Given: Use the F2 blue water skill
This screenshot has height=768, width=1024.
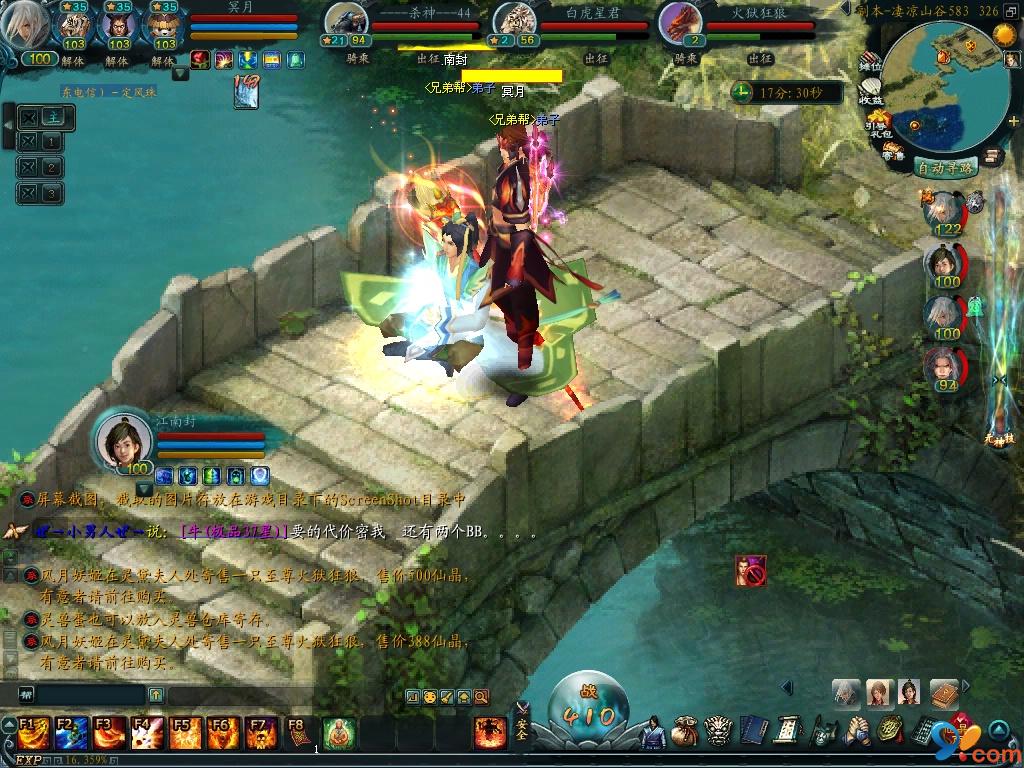Looking at the screenshot, I should tap(71, 733).
